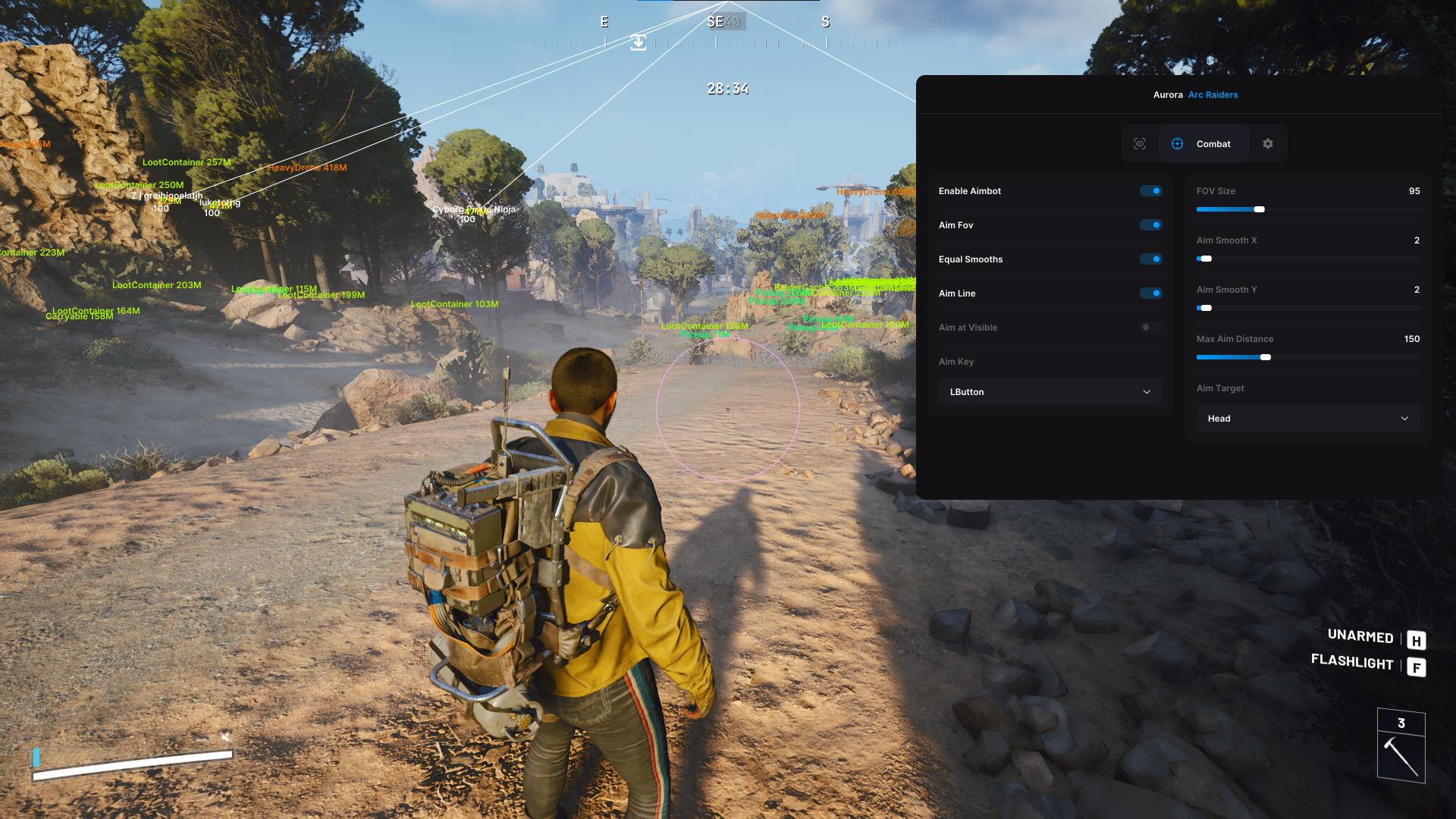Screen dimensions: 1456x819
Task: Turn off the Aim Fov toggle
Action: pyautogui.click(x=1150, y=225)
